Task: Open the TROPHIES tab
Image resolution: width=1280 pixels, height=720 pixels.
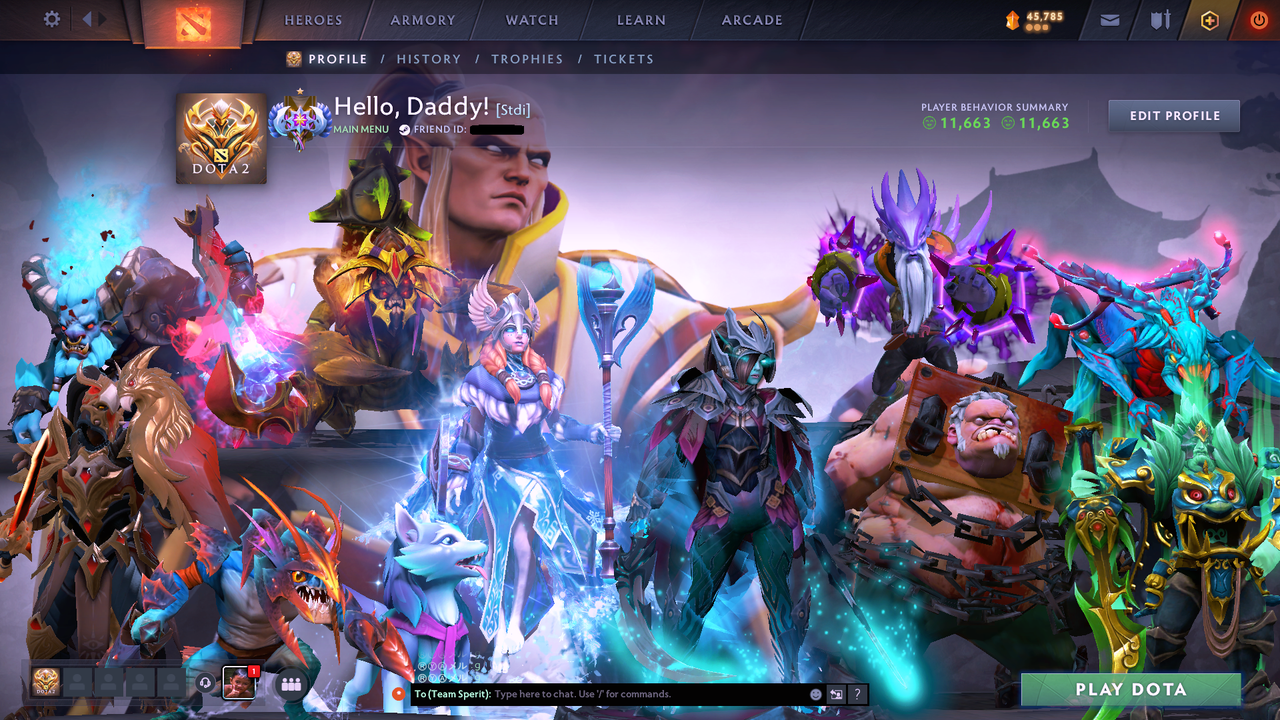Action: pyautogui.click(x=527, y=59)
